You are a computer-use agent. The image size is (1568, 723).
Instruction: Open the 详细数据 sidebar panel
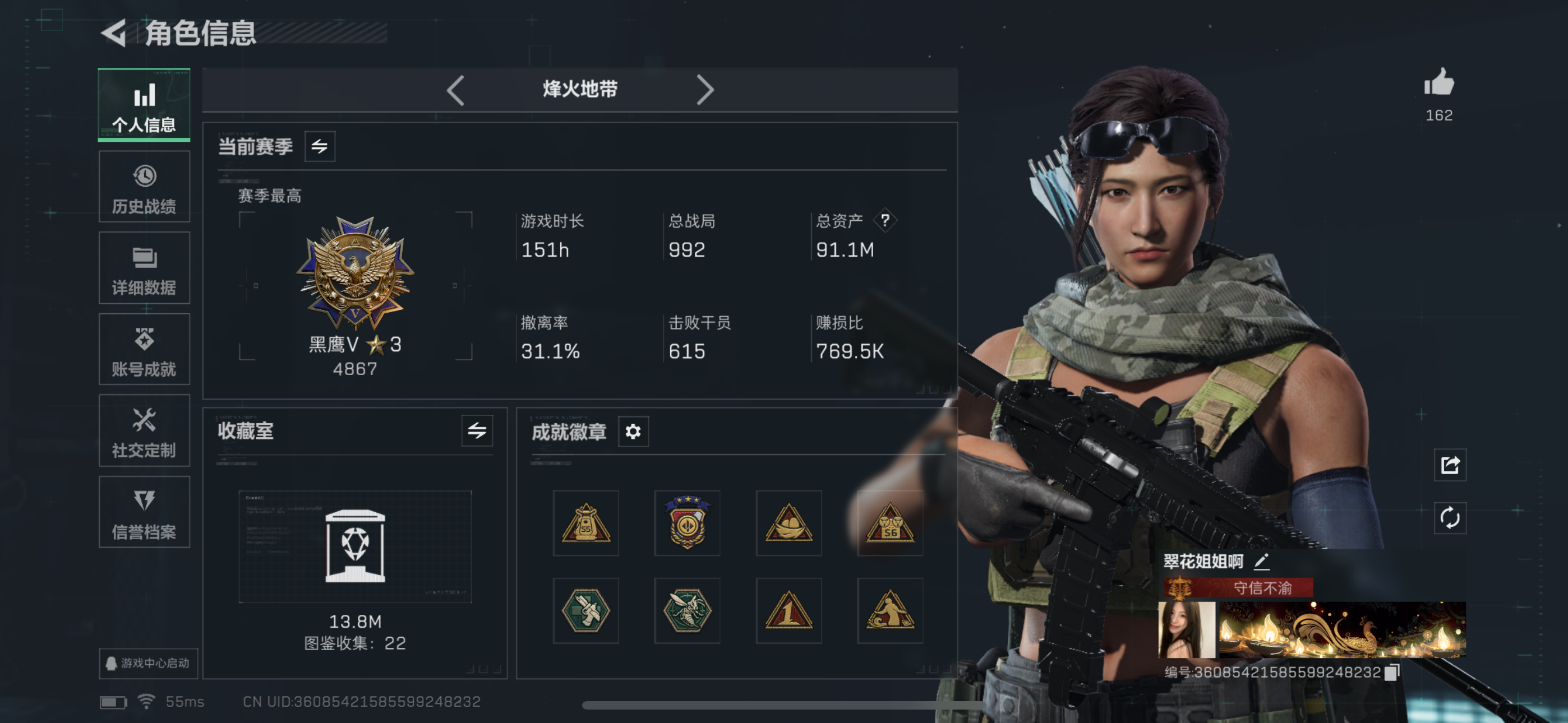(x=144, y=268)
